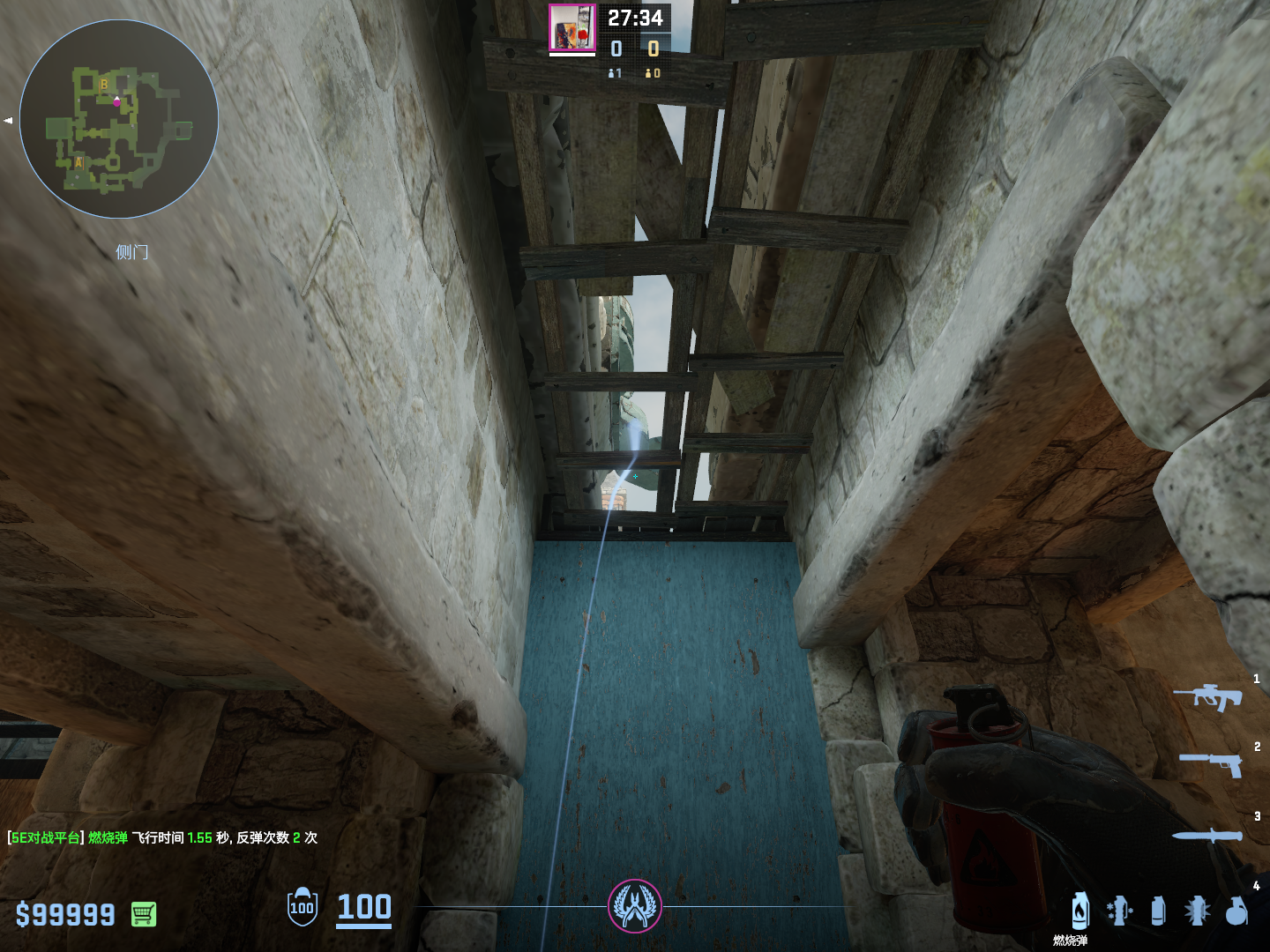1270x952 pixels.
Task: Open the circular radar minimap
Action: pyautogui.click(x=119, y=119)
